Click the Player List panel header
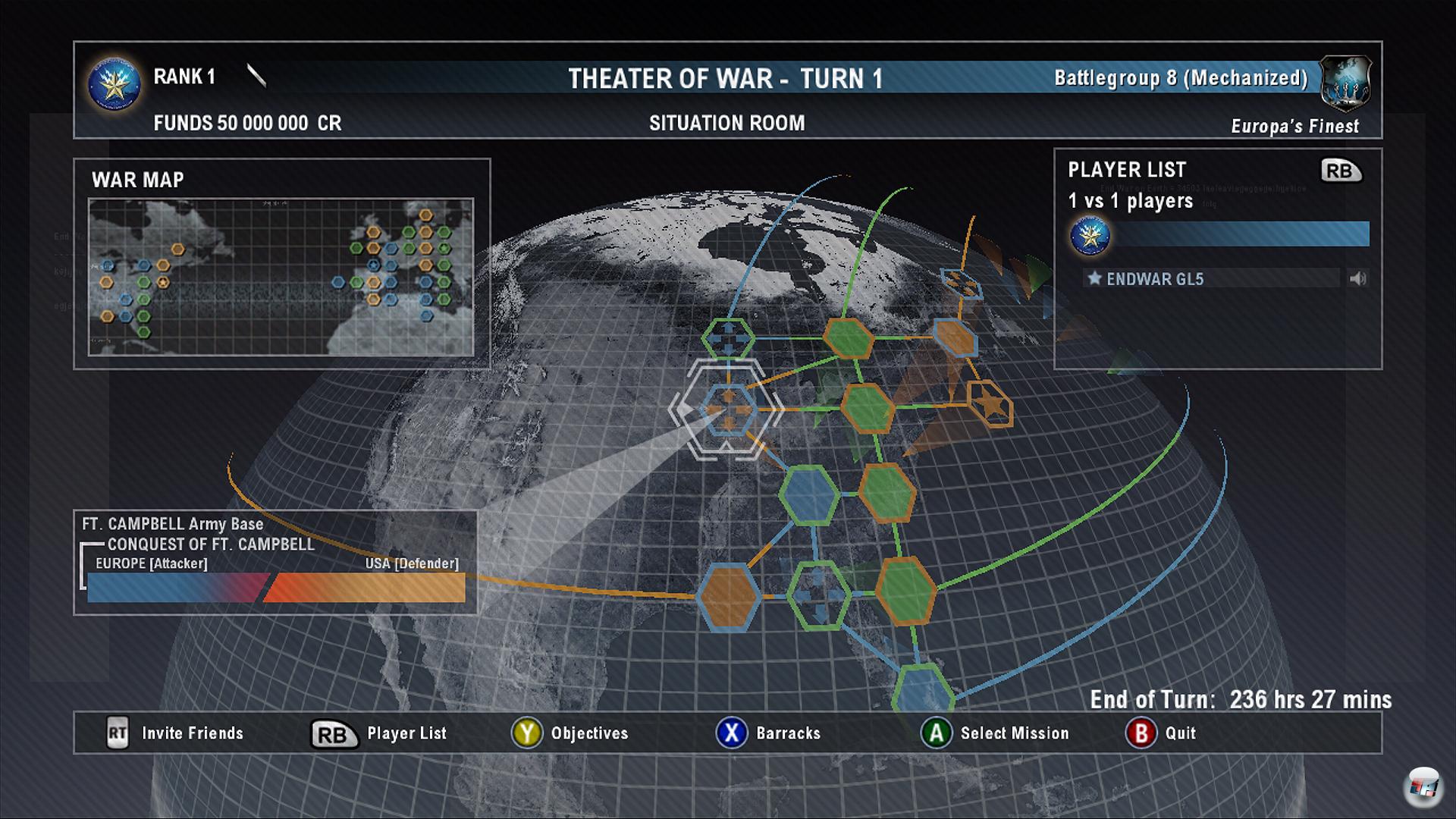The height and width of the screenshot is (819, 1456). coord(1127,170)
